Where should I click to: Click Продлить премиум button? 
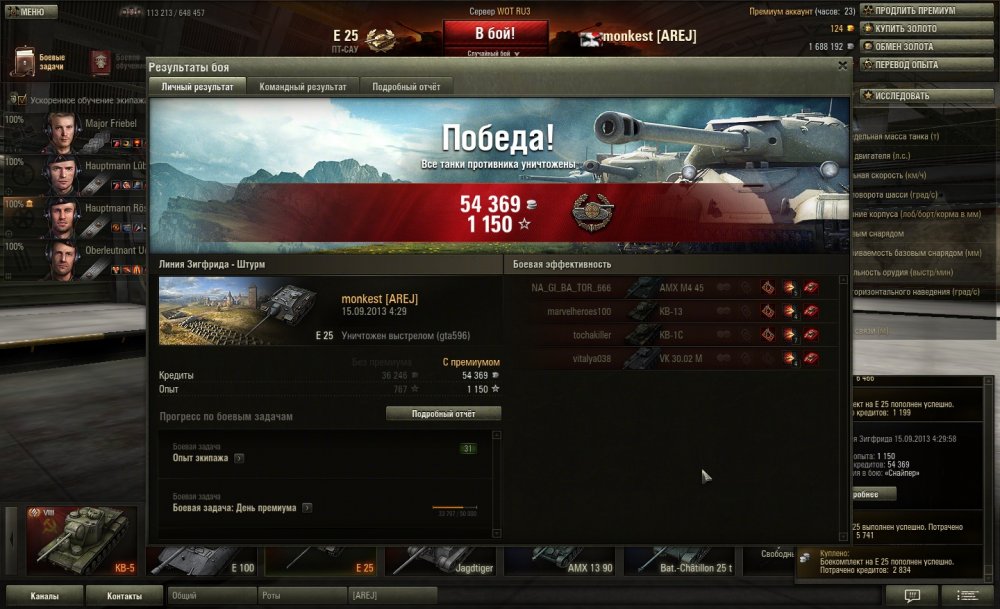pos(915,10)
